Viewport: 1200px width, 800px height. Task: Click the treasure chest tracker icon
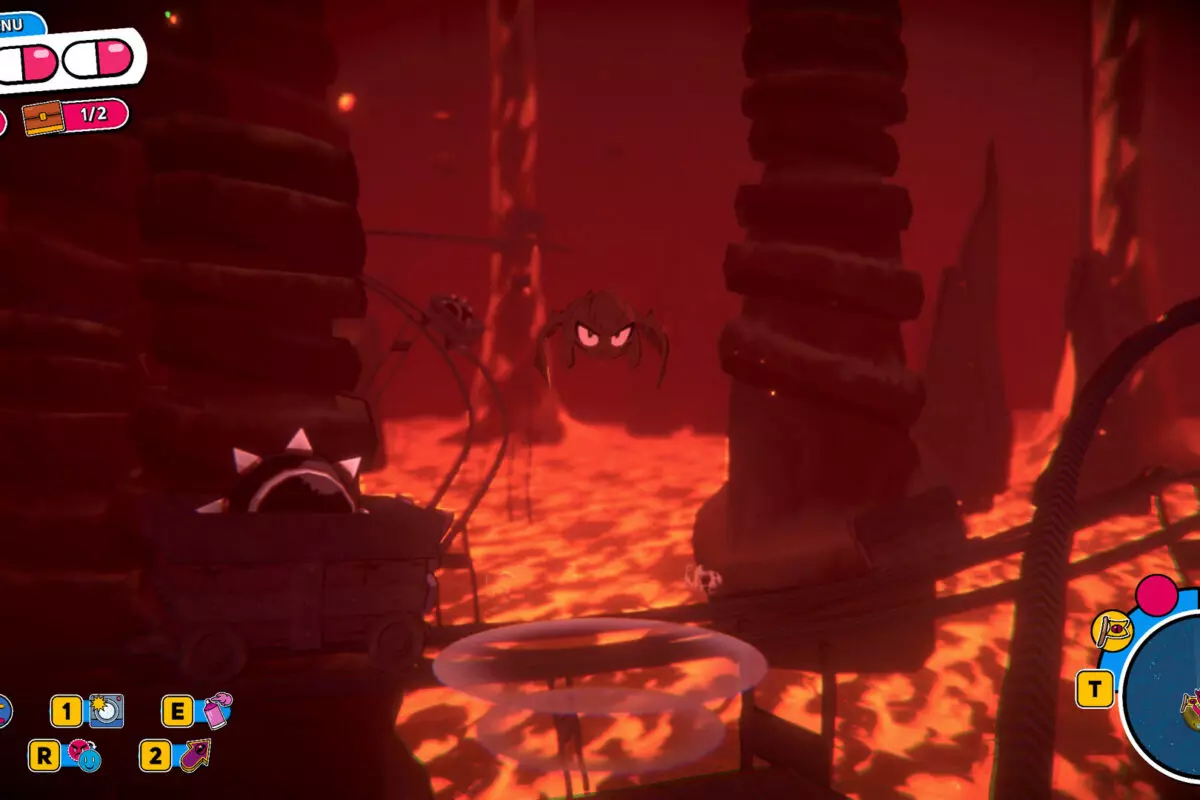click(x=45, y=117)
